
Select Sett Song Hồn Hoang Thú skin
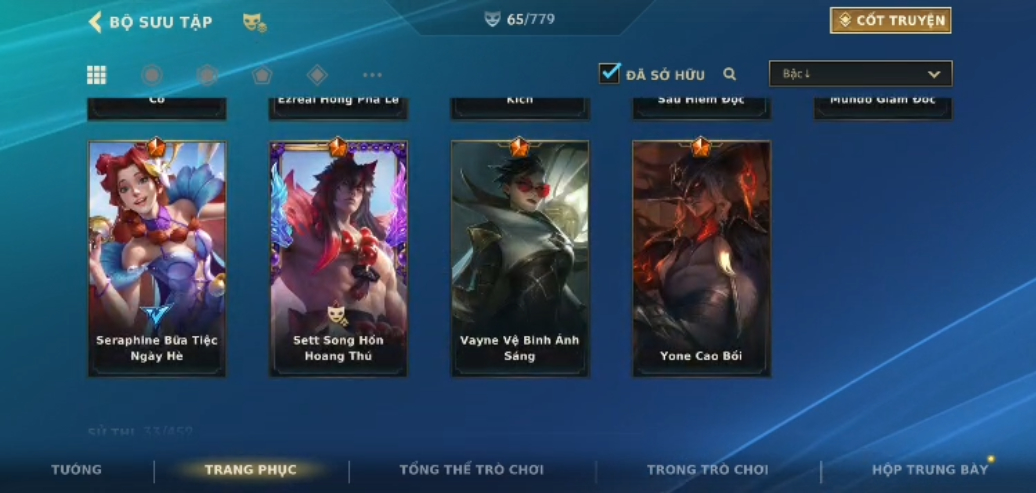(x=338, y=258)
